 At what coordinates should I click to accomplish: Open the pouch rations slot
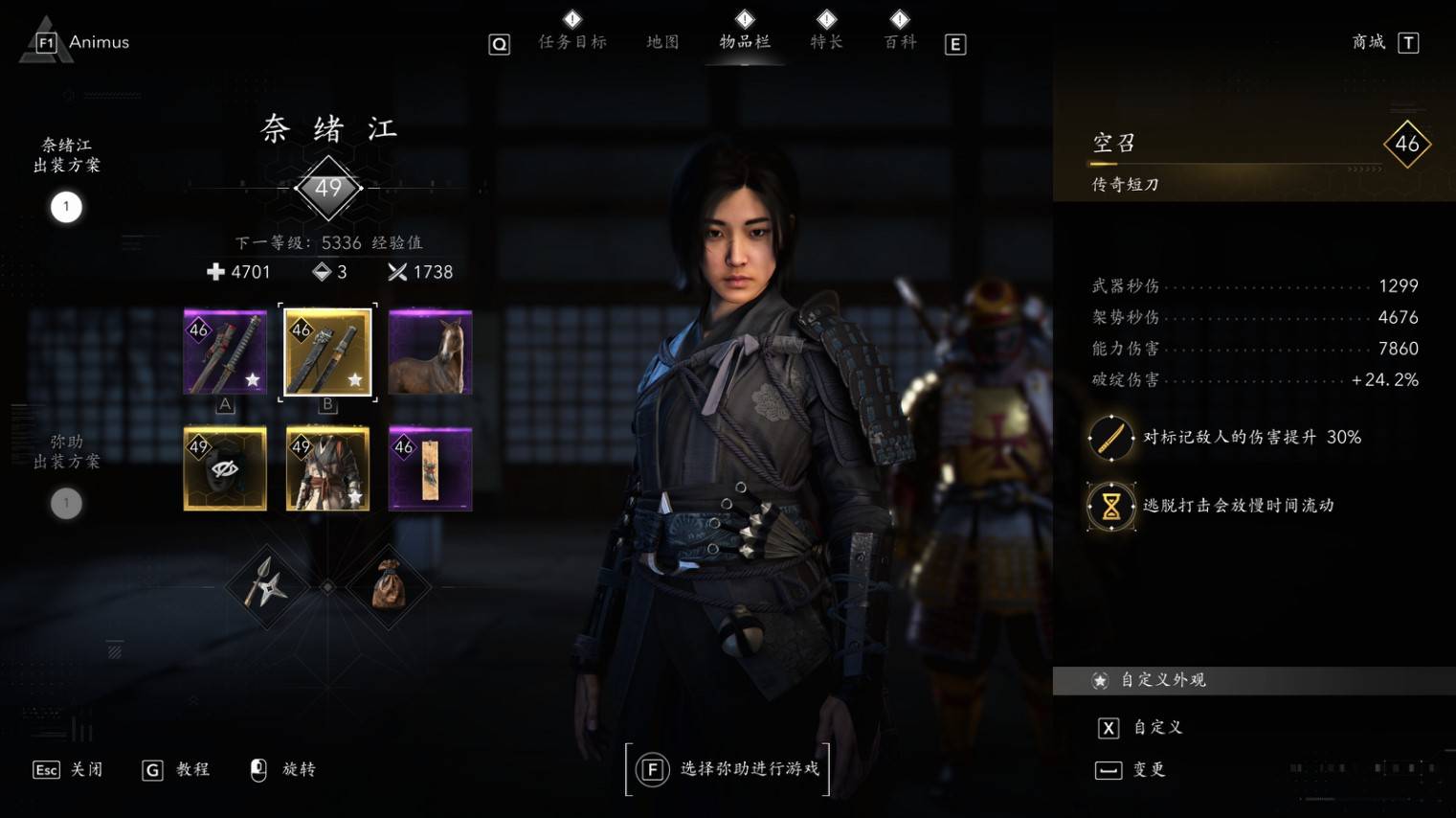389,585
